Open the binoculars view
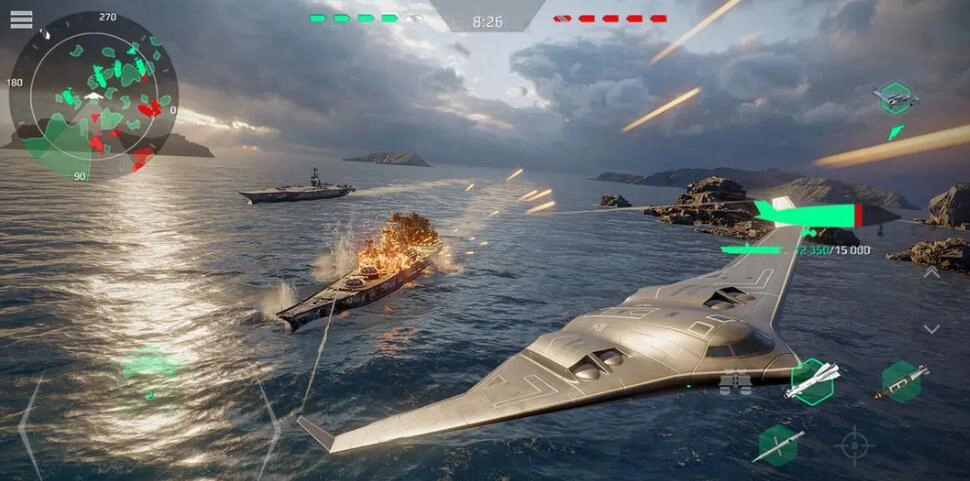Screen dimensions: 970x481 click(x=735, y=381)
